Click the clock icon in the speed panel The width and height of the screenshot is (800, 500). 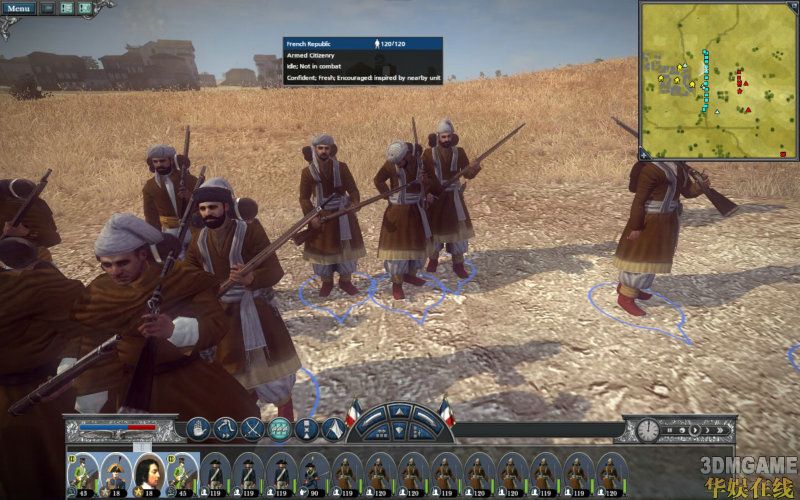click(x=647, y=430)
